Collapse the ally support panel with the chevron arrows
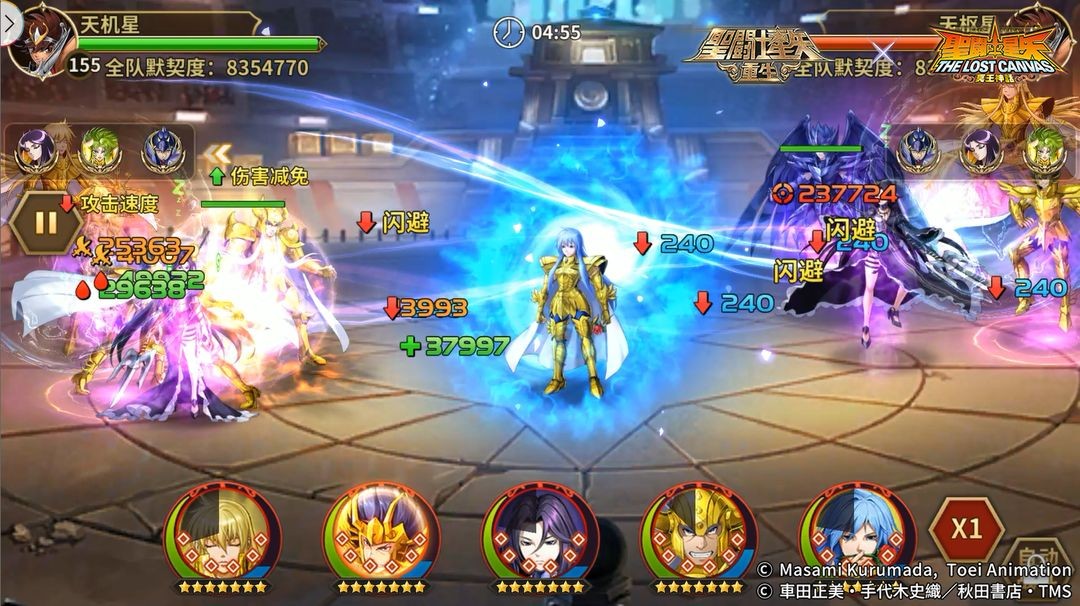The width and height of the screenshot is (1080, 606). pos(217,154)
